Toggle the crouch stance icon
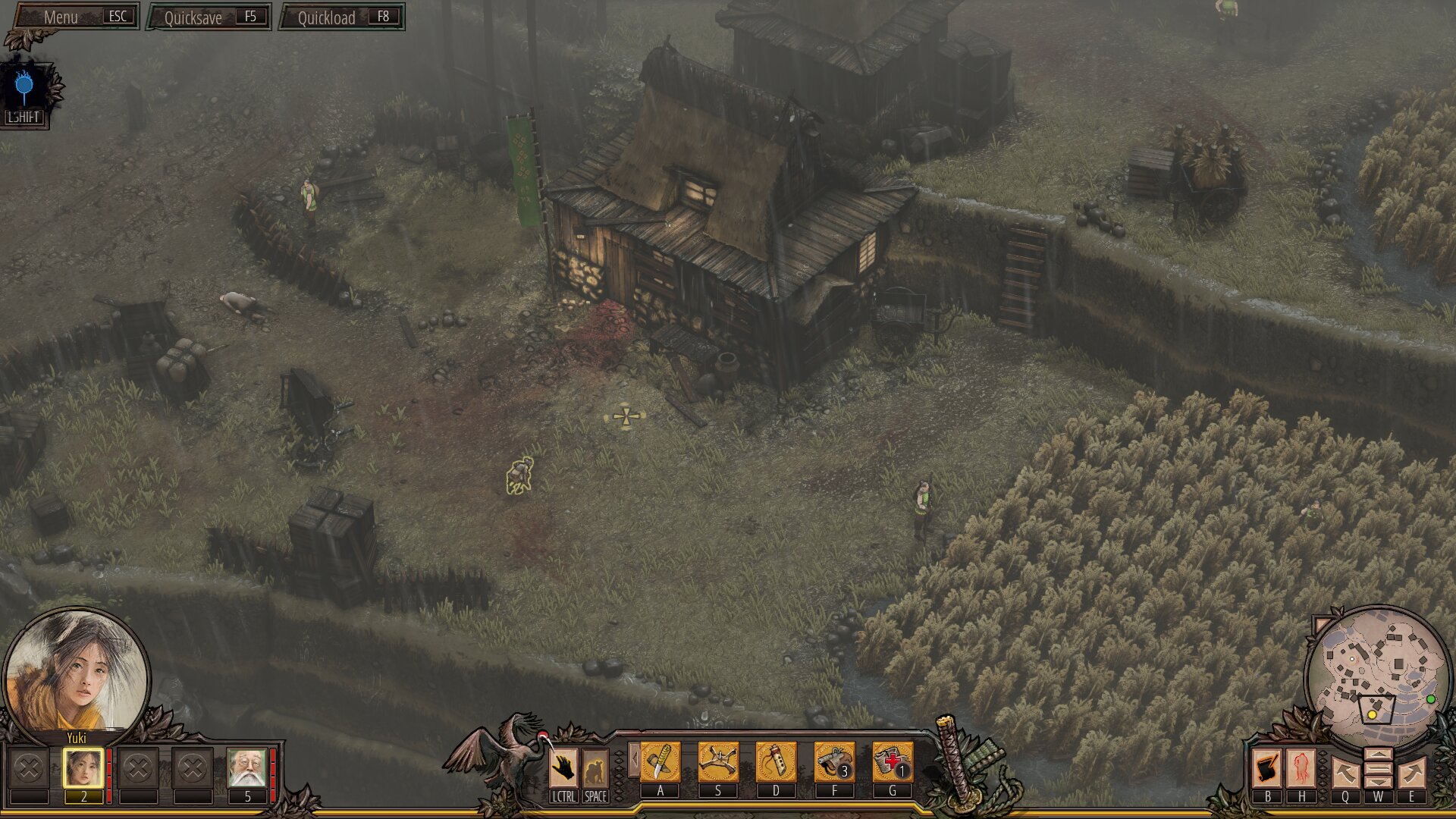The height and width of the screenshot is (819, 1456). coord(595,767)
